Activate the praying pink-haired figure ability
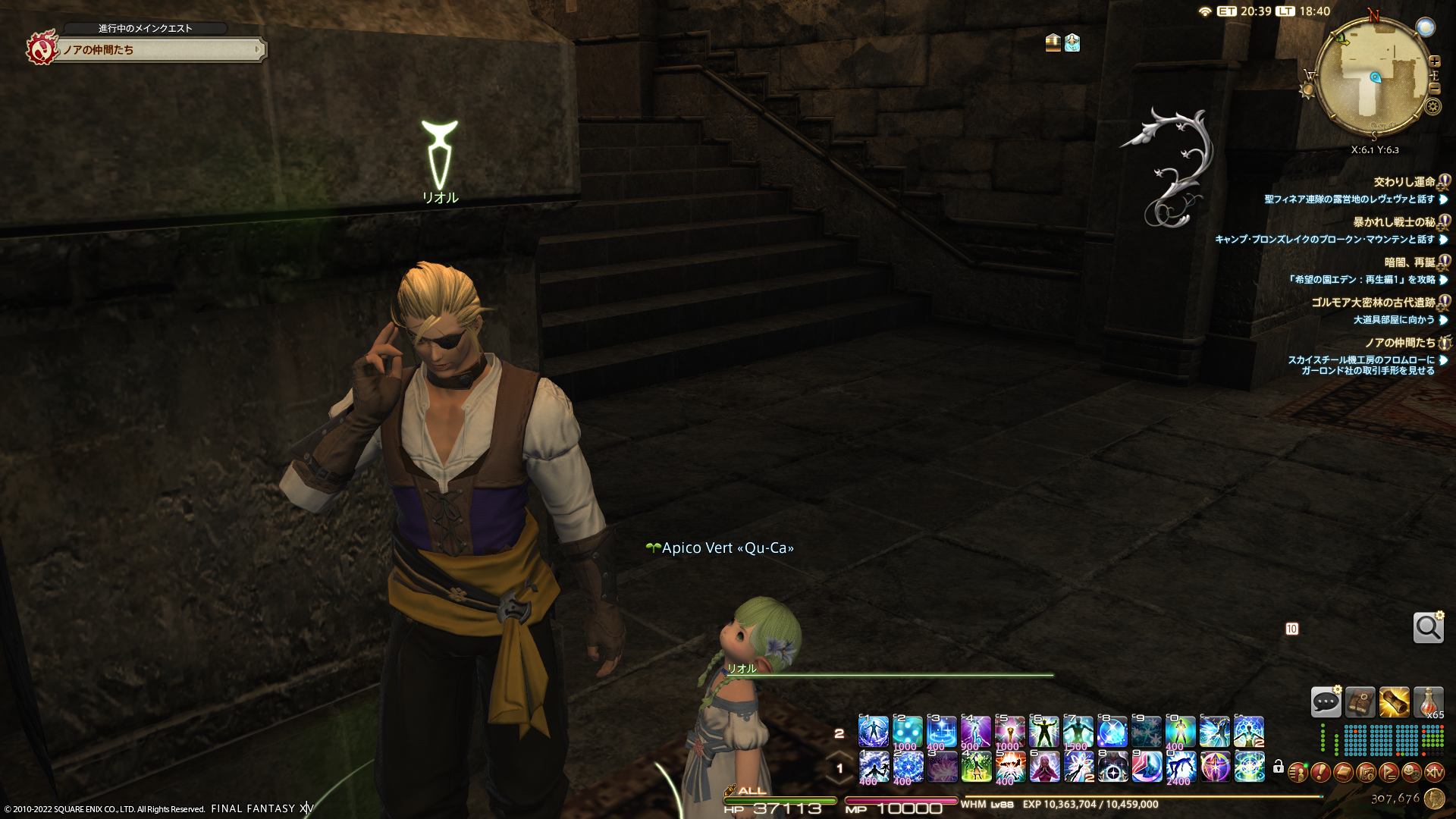 click(x=1044, y=767)
